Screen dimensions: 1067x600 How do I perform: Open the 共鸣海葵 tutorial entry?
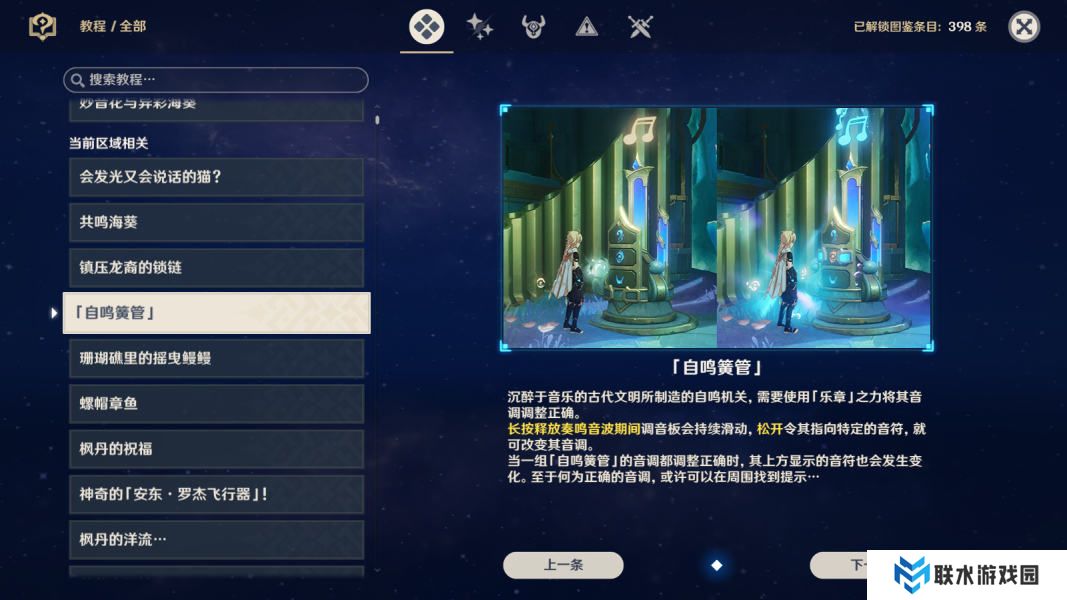pyautogui.click(x=216, y=222)
